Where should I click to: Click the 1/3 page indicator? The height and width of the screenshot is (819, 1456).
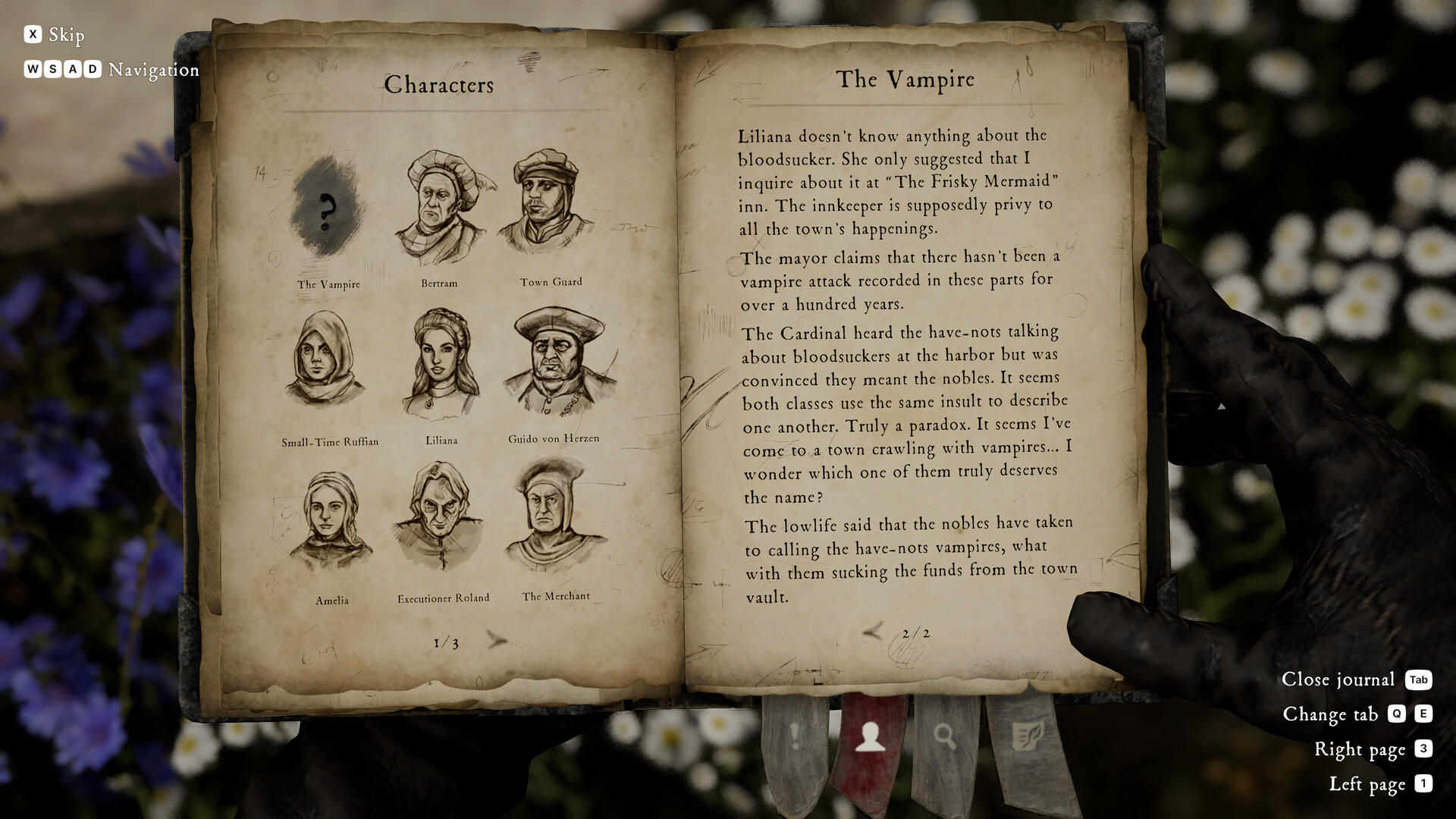(x=445, y=641)
